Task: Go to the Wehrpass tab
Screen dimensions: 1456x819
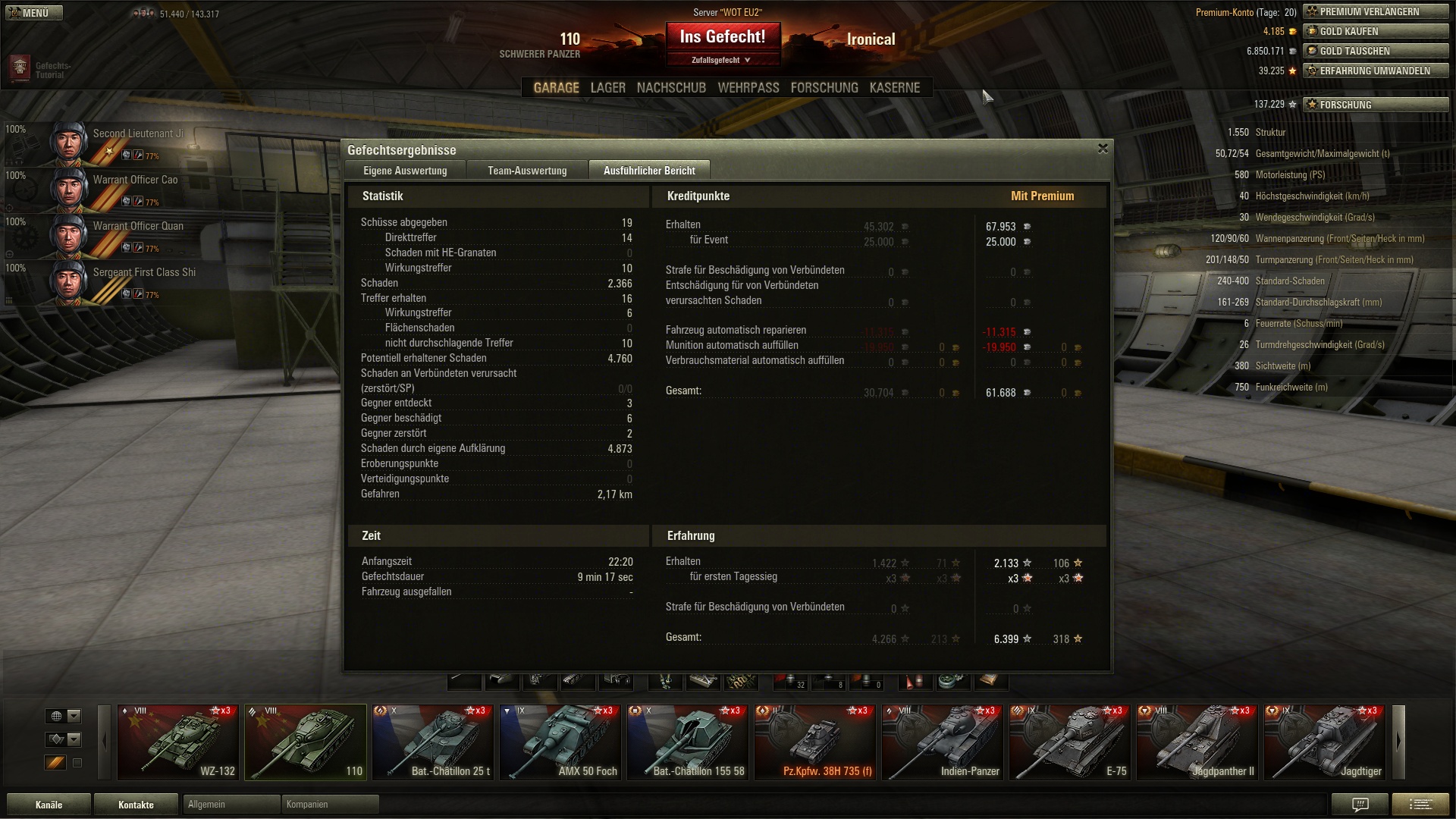Action: [748, 88]
